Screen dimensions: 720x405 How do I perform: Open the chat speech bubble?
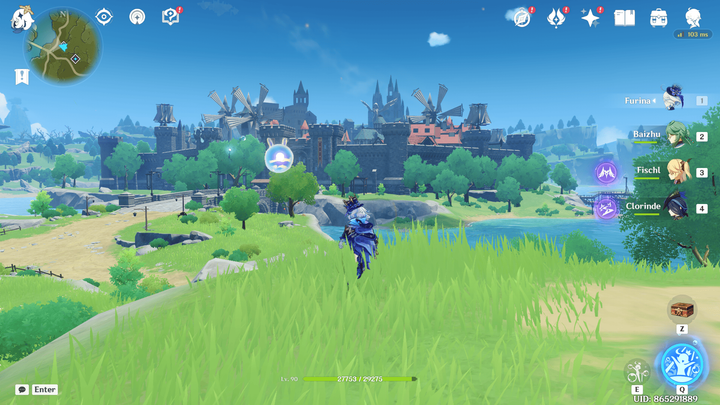click(22, 389)
